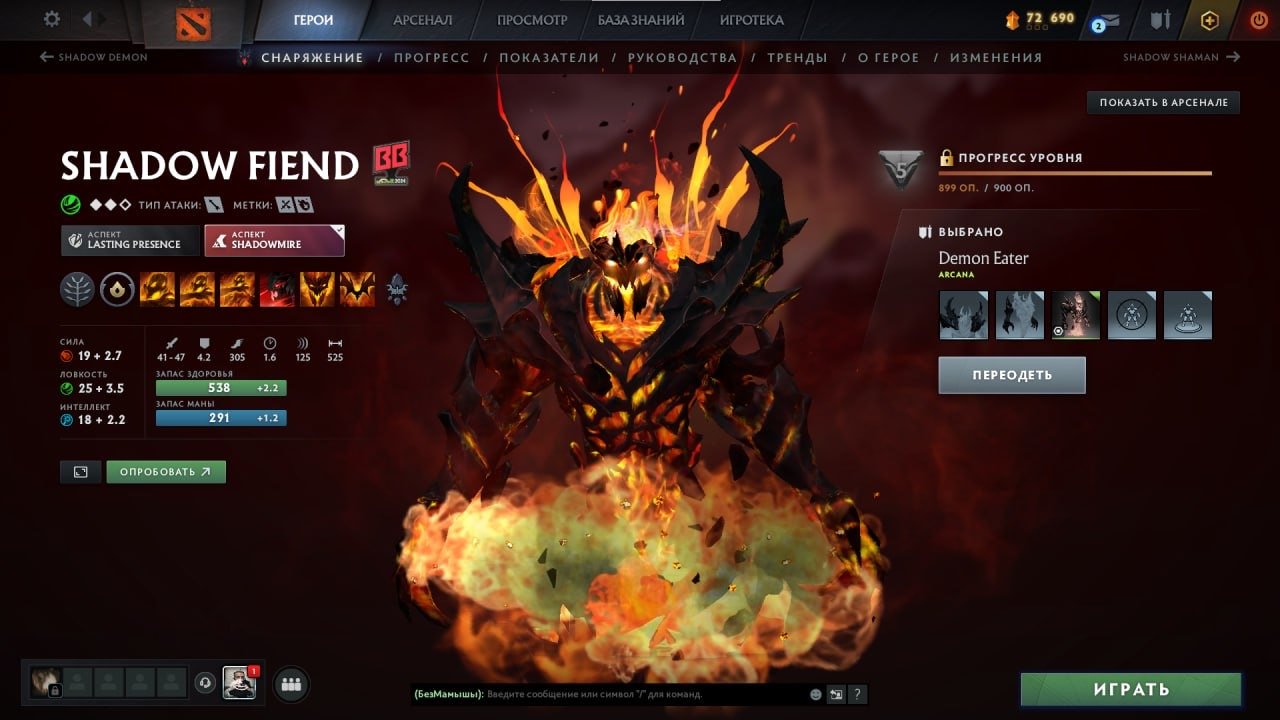Open the ТРЕНДЫ section
Screen dimensions: 1280x720
tap(797, 57)
